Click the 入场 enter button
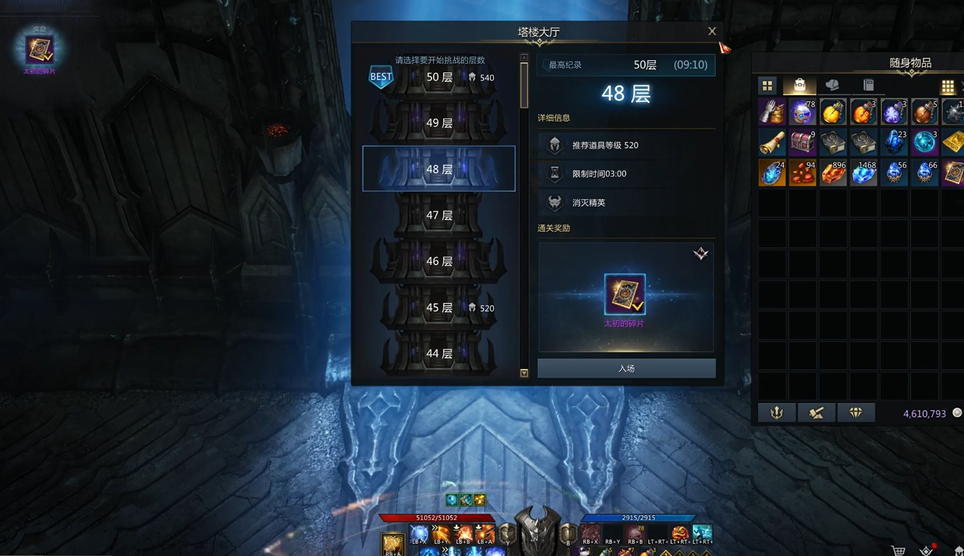Image resolution: width=964 pixels, height=556 pixels. pyautogui.click(x=626, y=368)
